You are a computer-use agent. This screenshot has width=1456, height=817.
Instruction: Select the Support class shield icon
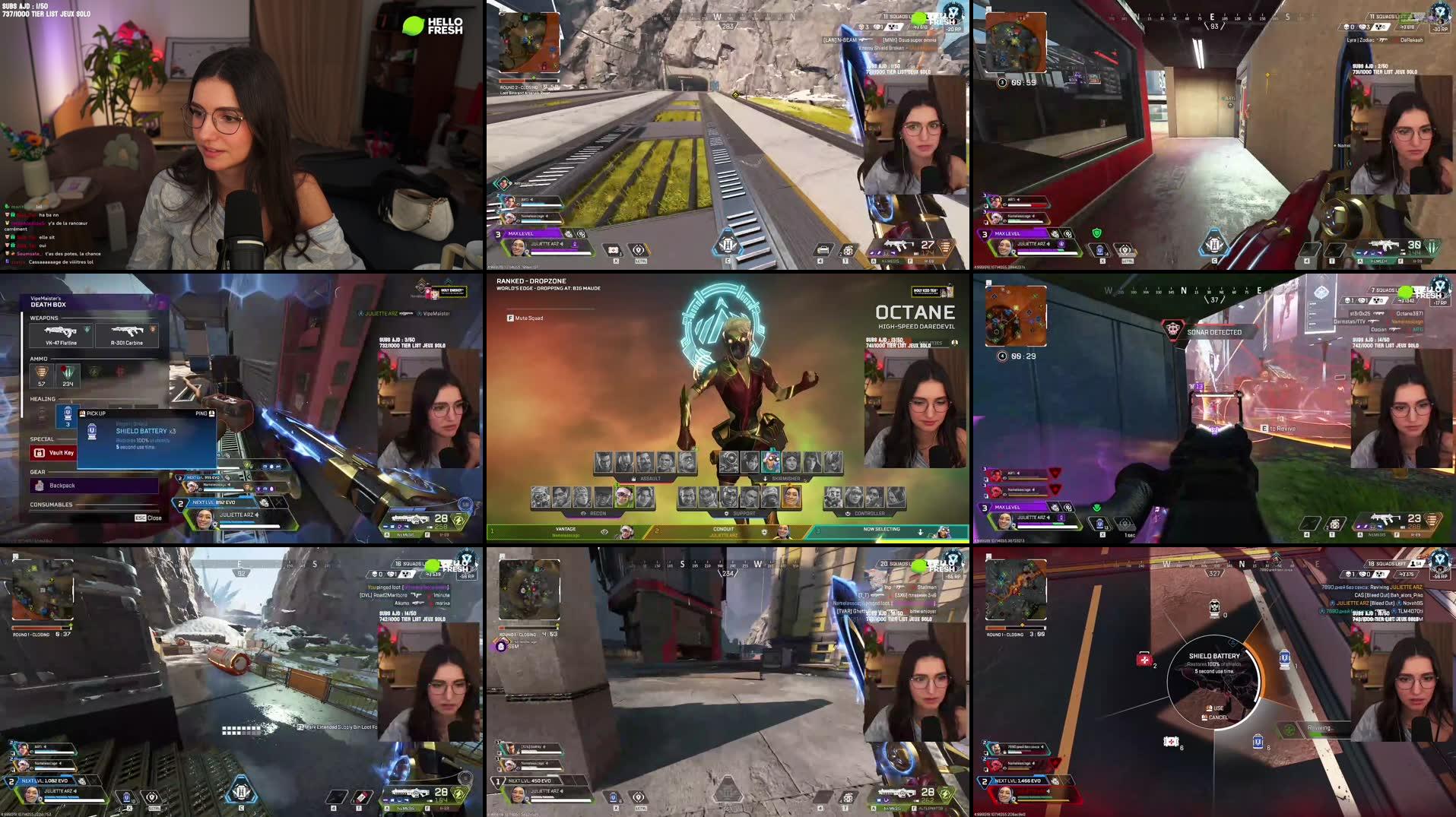726,514
